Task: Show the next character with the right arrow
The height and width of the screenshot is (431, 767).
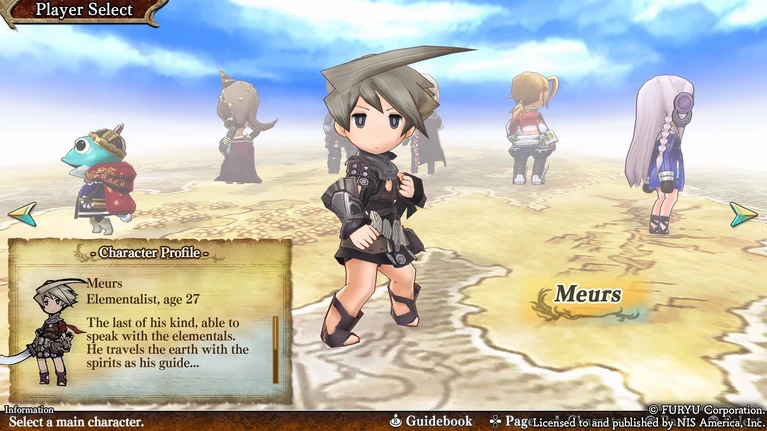Action: (x=743, y=214)
